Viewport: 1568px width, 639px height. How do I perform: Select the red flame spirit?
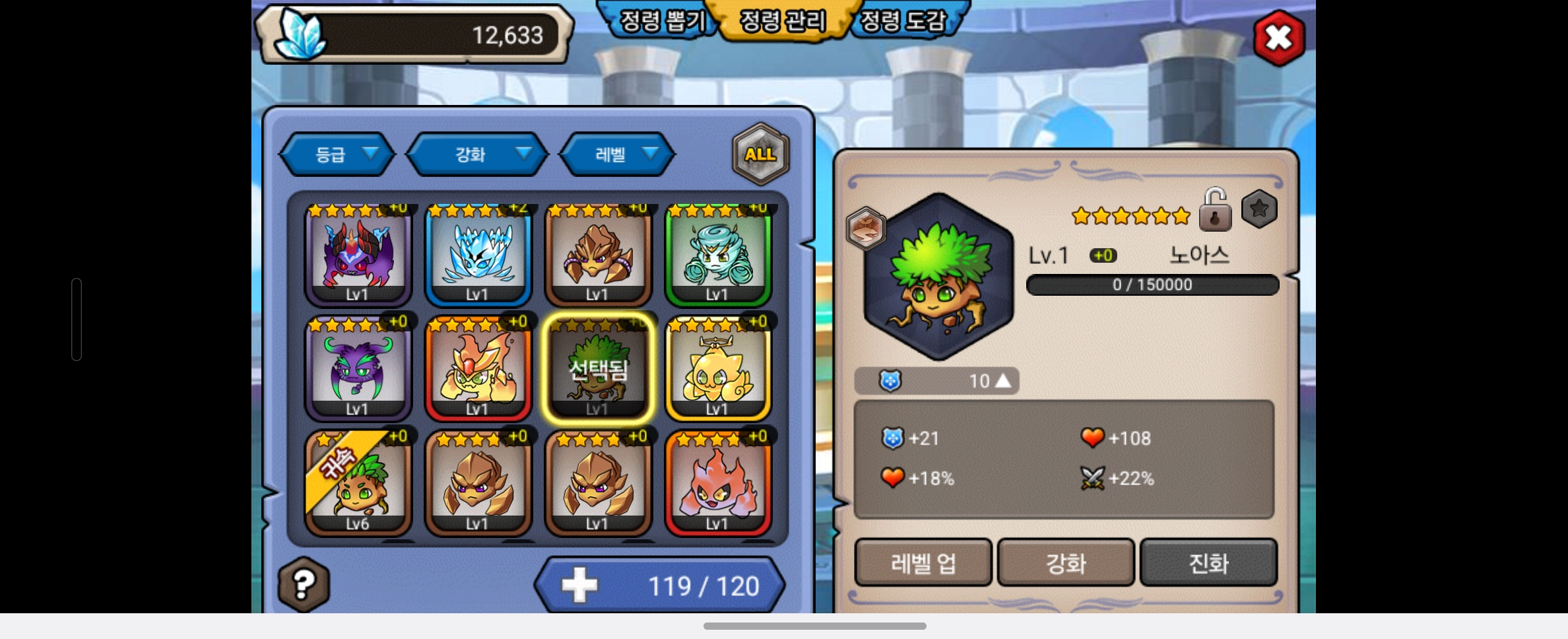coord(718,484)
